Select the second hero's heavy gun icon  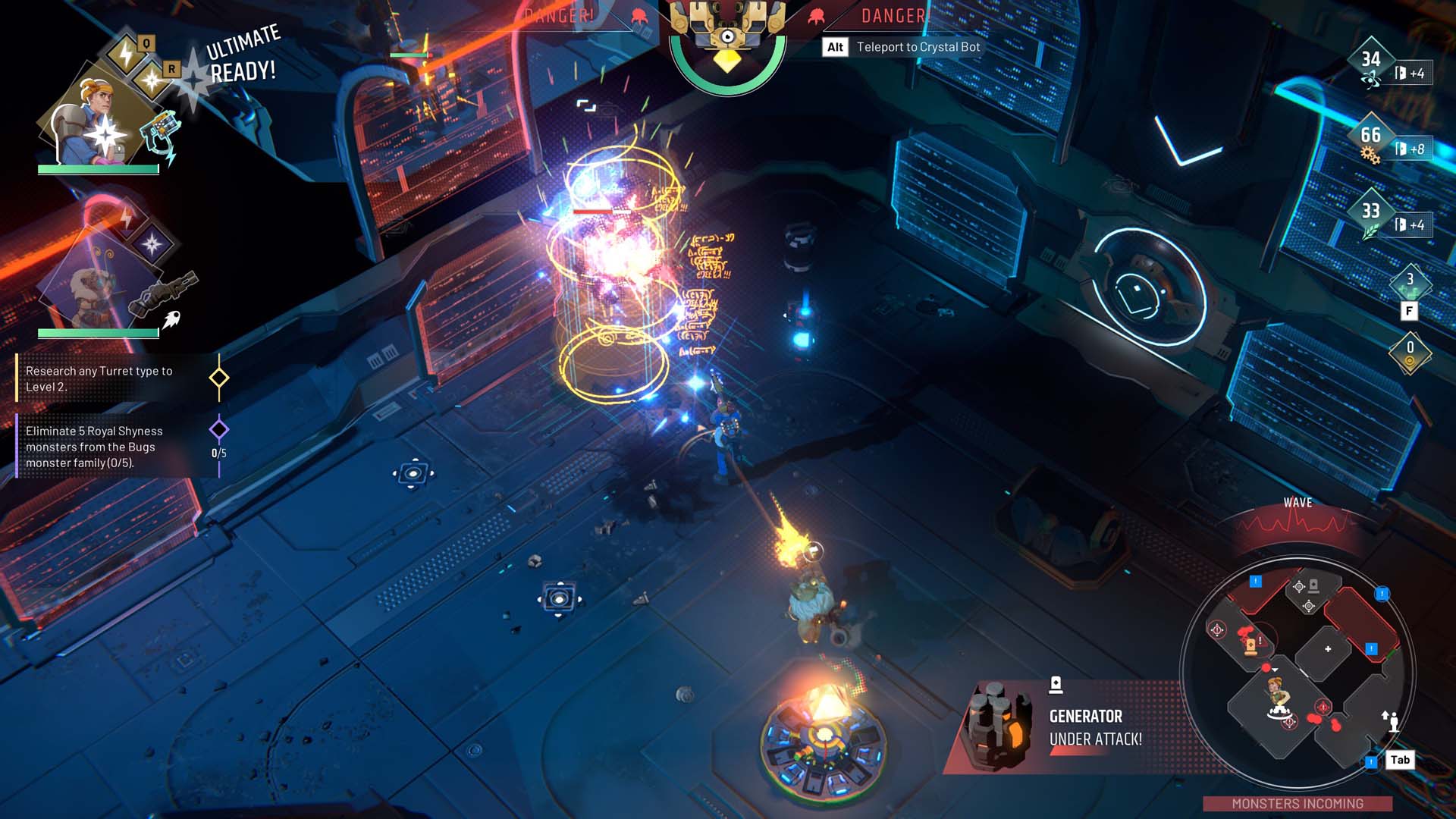[x=162, y=292]
